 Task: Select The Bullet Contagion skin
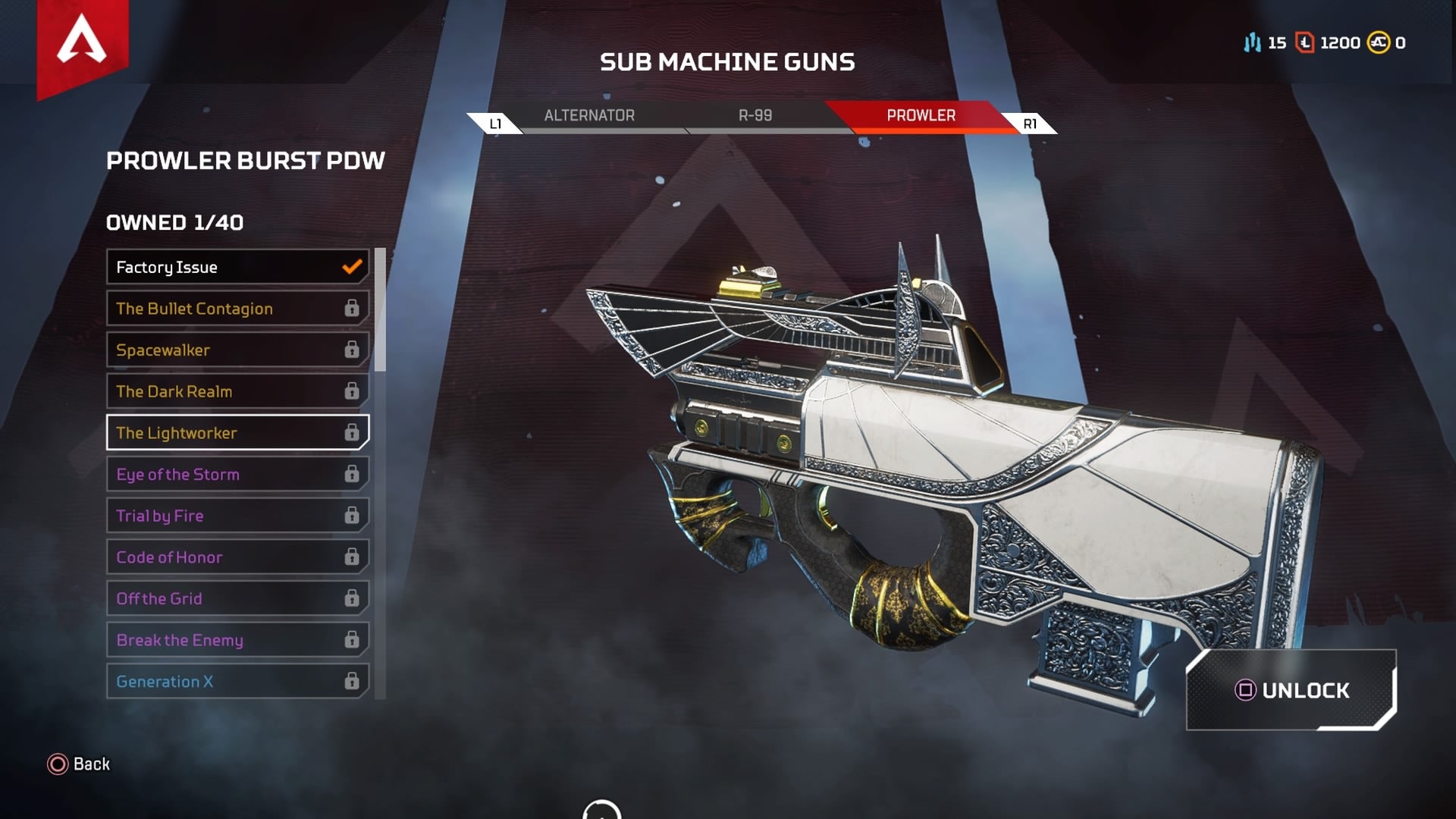tap(237, 309)
